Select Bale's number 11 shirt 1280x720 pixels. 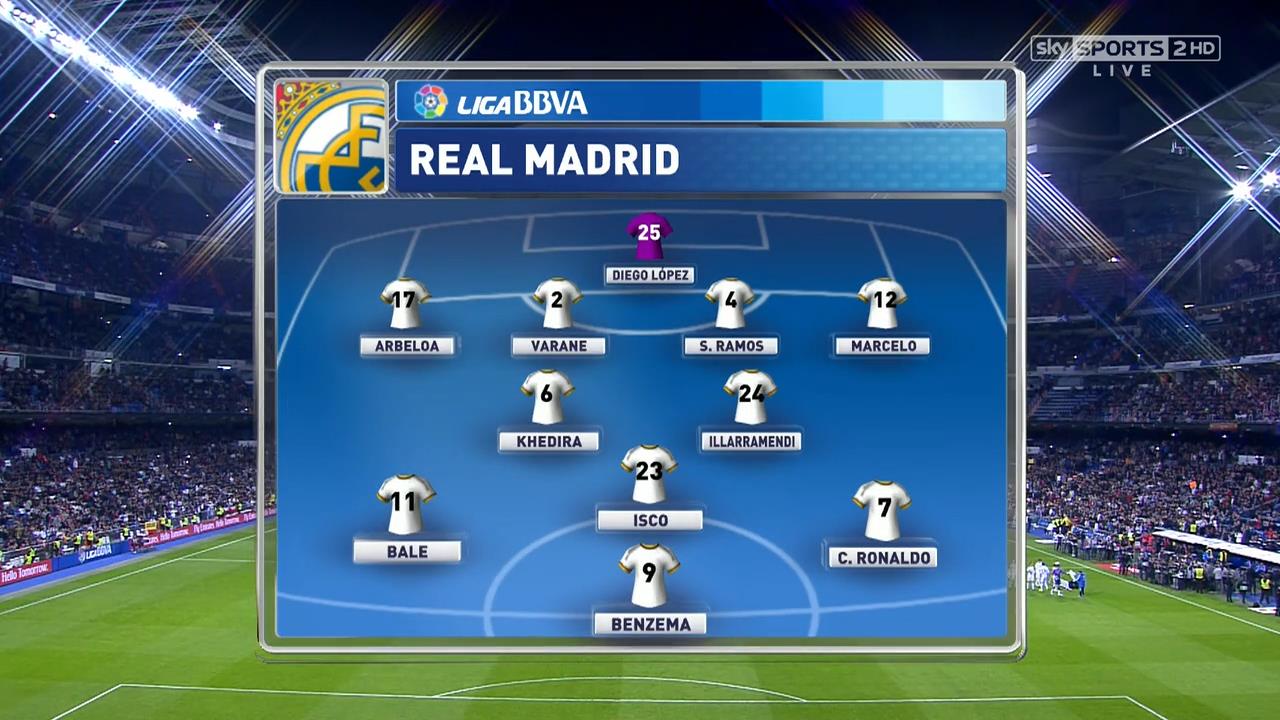[x=406, y=504]
